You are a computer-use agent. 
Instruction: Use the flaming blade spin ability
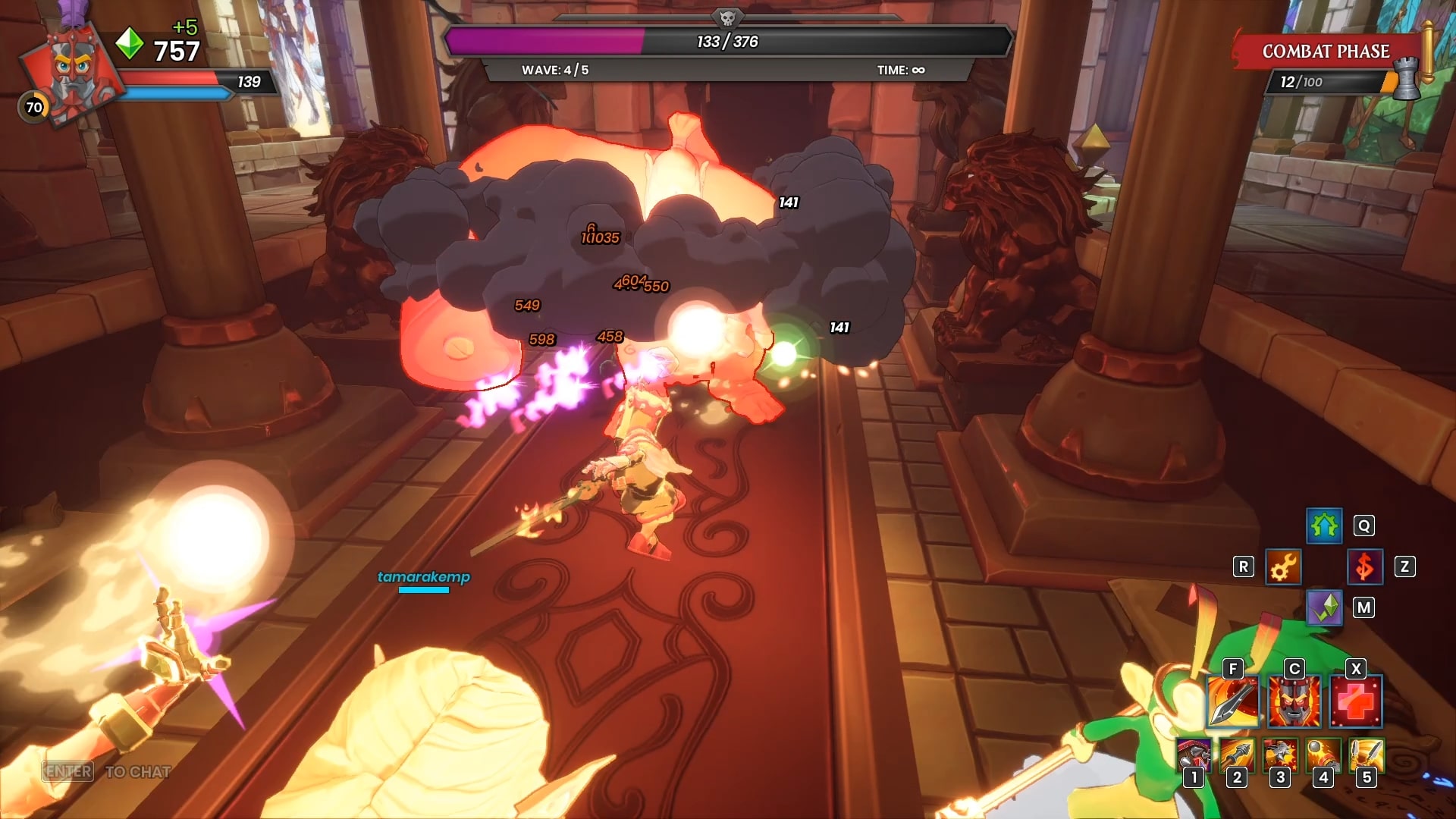pyautogui.click(x=1233, y=701)
